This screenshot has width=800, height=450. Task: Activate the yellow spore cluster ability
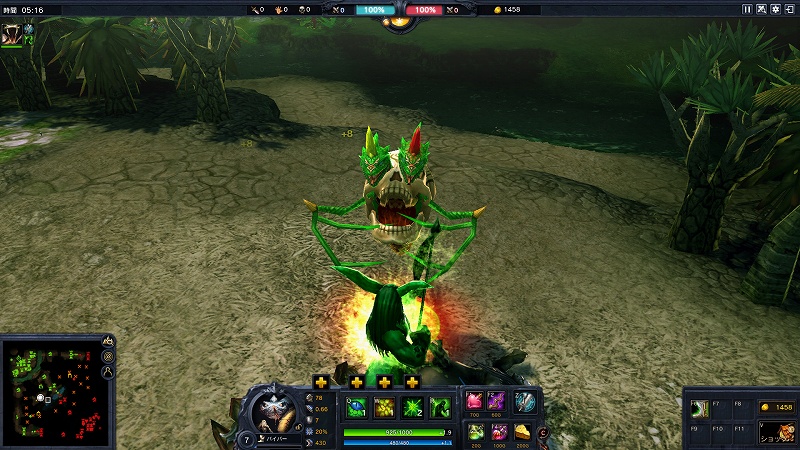(x=384, y=407)
